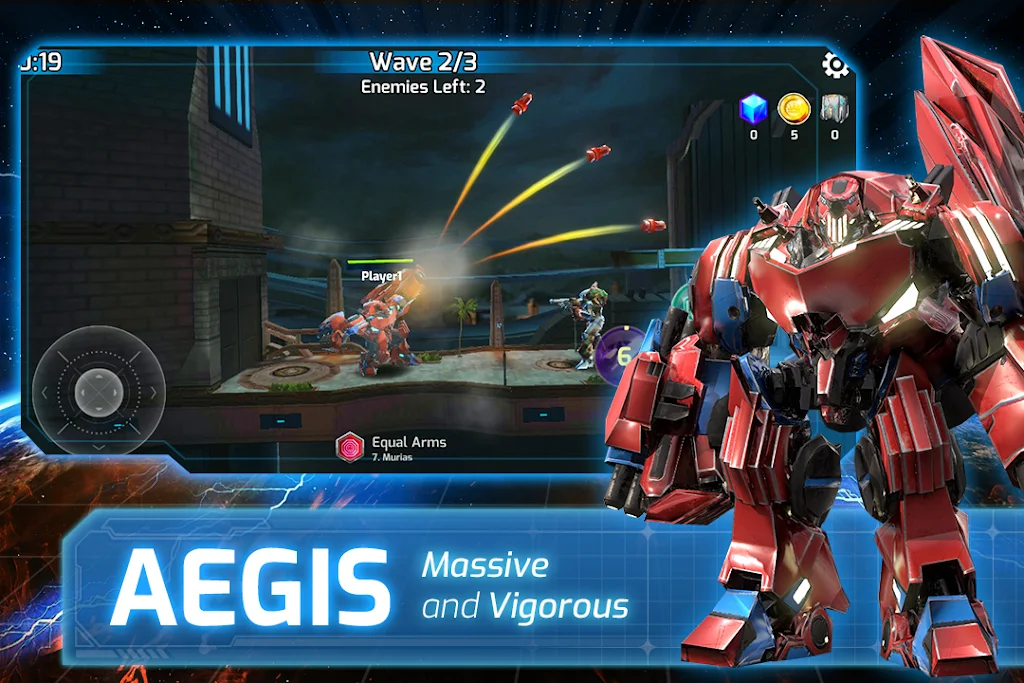Select the Equal Arms hexagon icon
This screenshot has height=683, width=1024.
click(350, 447)
